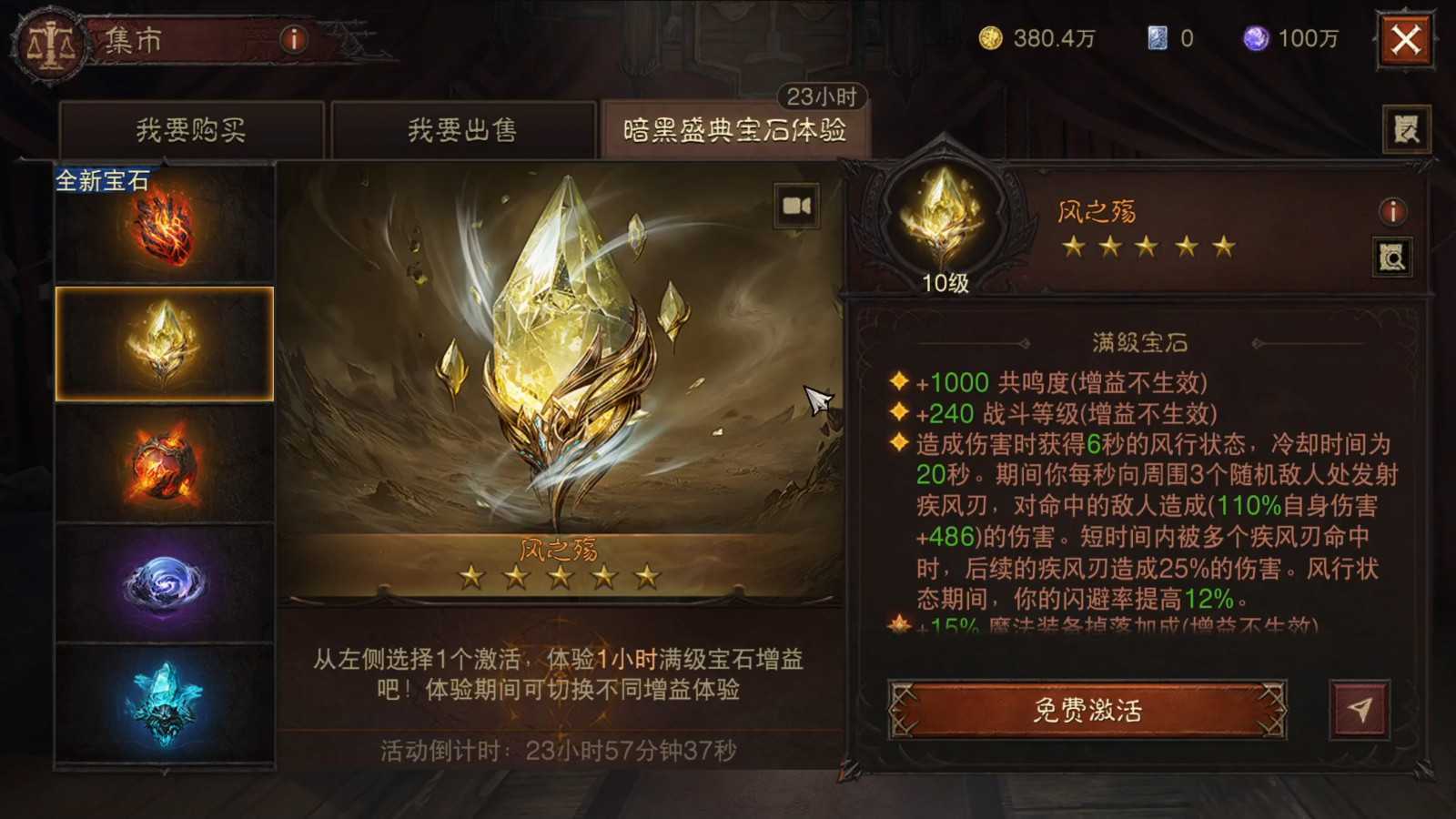
Task: Click the camera video icon on the gem showcase
Action: coord(795,207)
